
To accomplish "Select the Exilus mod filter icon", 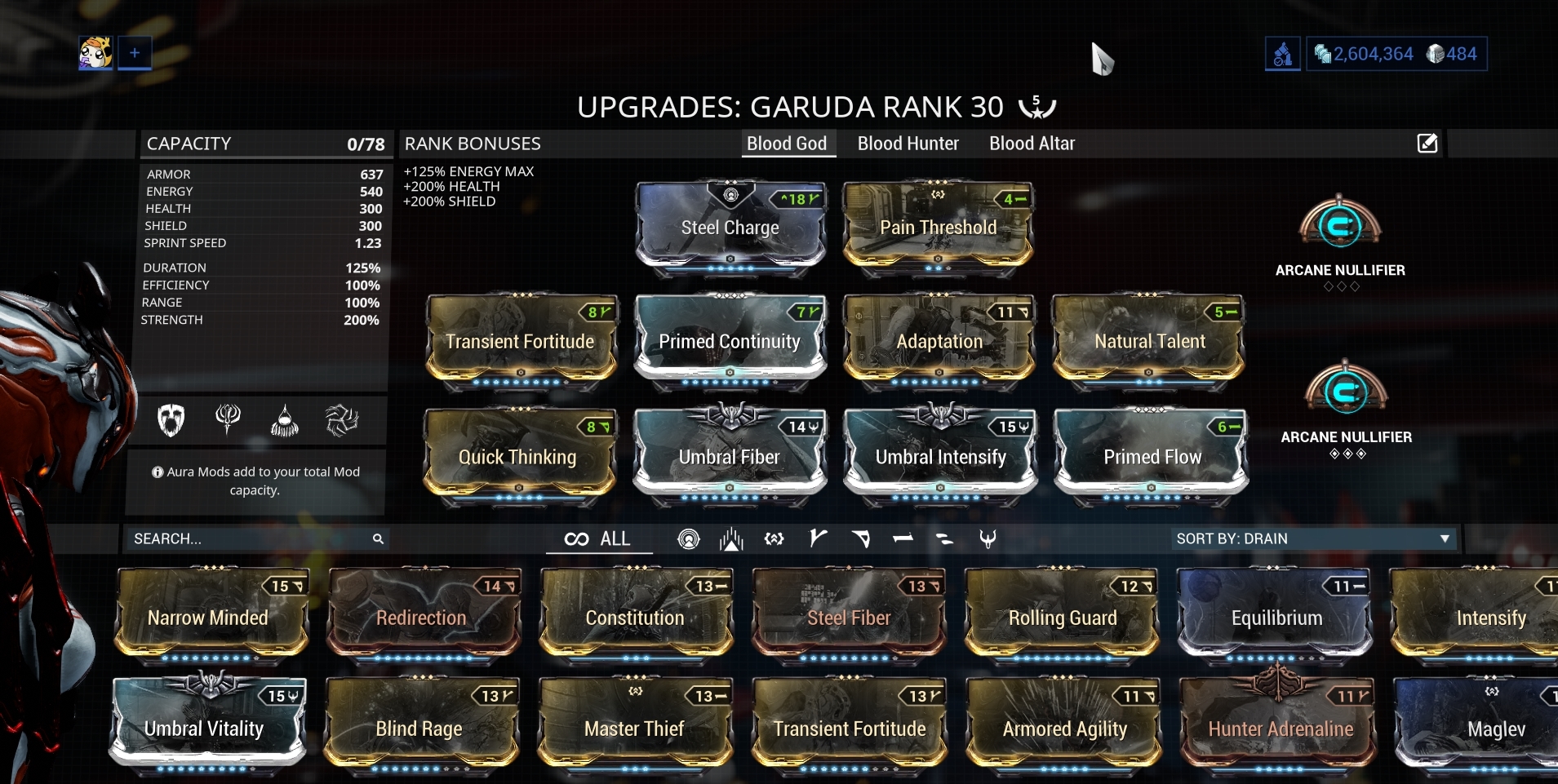I will (730, 538).
